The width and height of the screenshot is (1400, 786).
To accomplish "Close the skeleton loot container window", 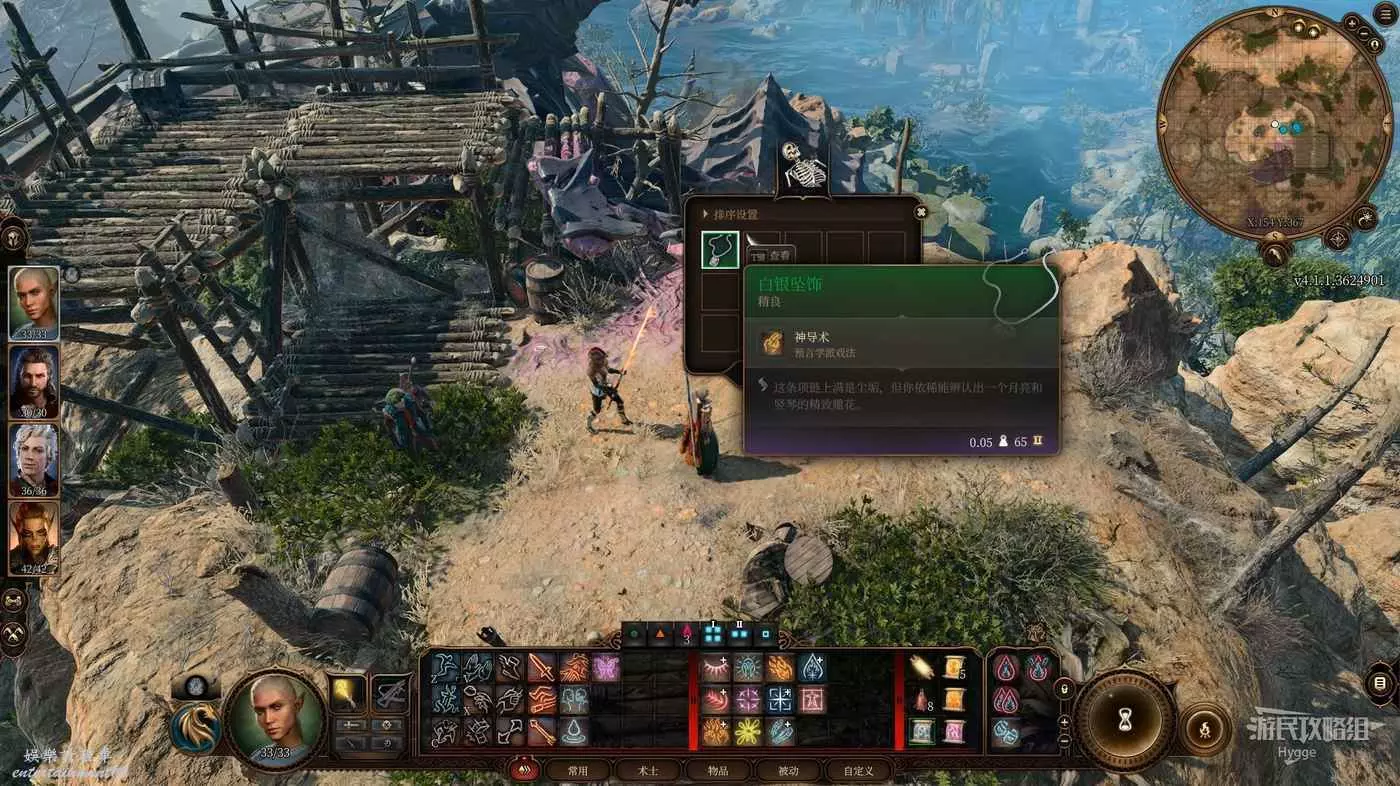I will (921, 211).
